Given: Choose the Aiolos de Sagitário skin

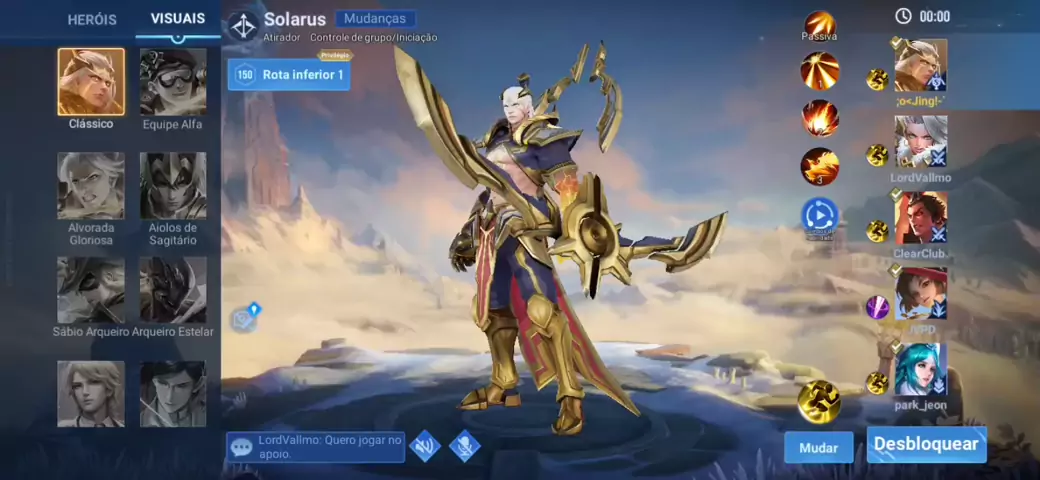Looking at the screenshot, I should [x=173, y=186].
